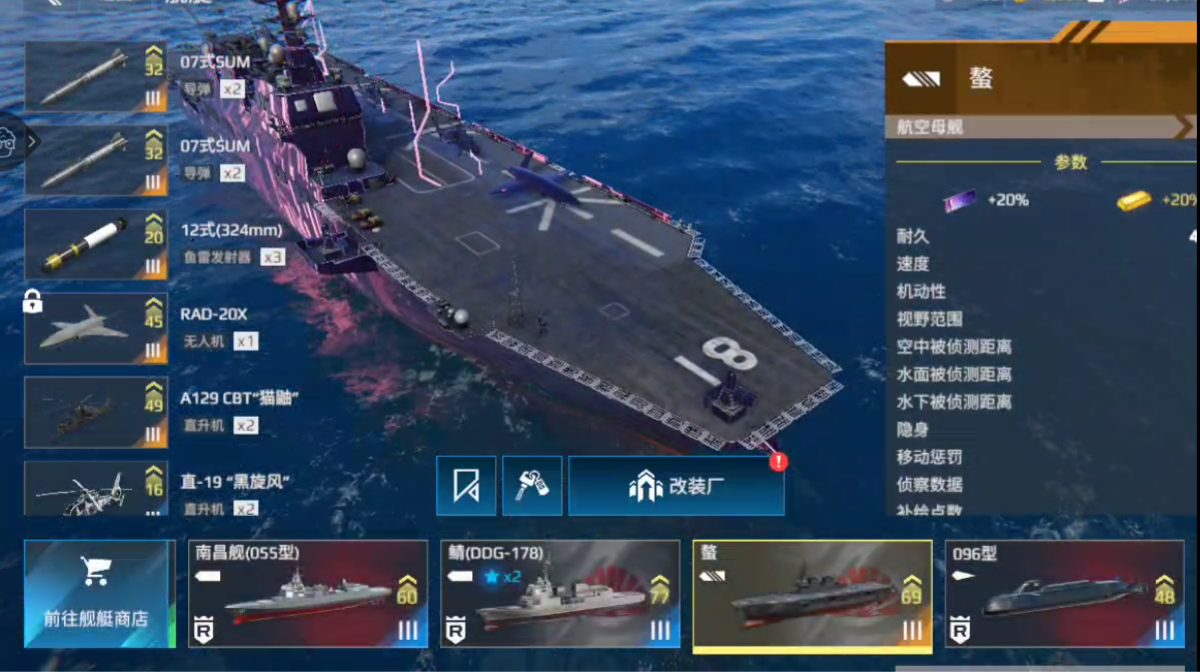Select the 南昌舰(055型) ship card
This screenshot has height=672, width=1200.
click(308, 594)
